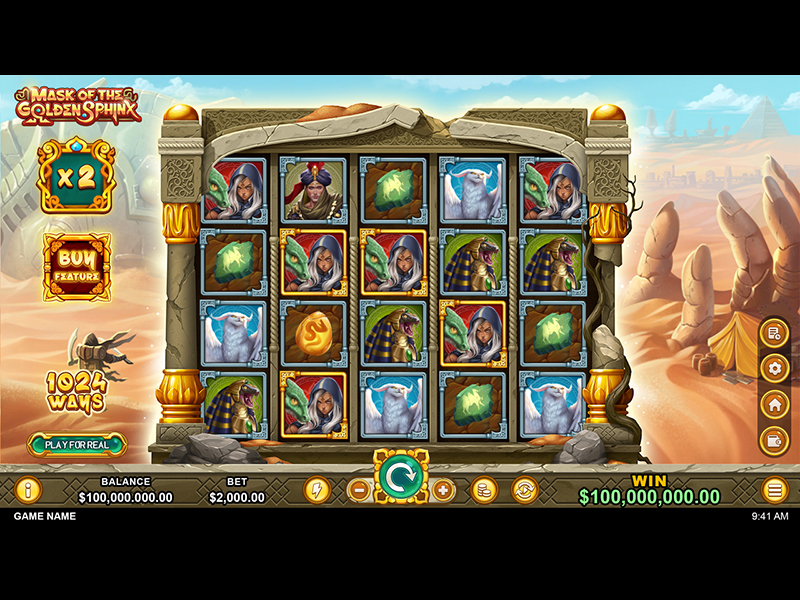Open the wallet cashier icon
The height and width of the screenshot is (600, 800).
click(773, 439)
